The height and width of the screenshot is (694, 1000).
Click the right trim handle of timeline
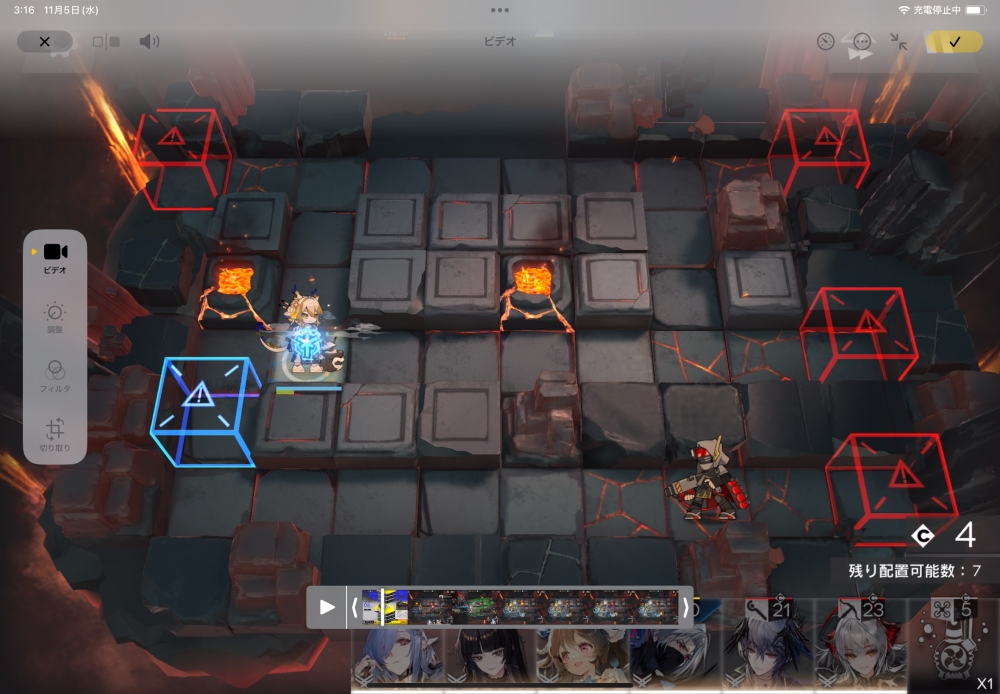[685, 607]
